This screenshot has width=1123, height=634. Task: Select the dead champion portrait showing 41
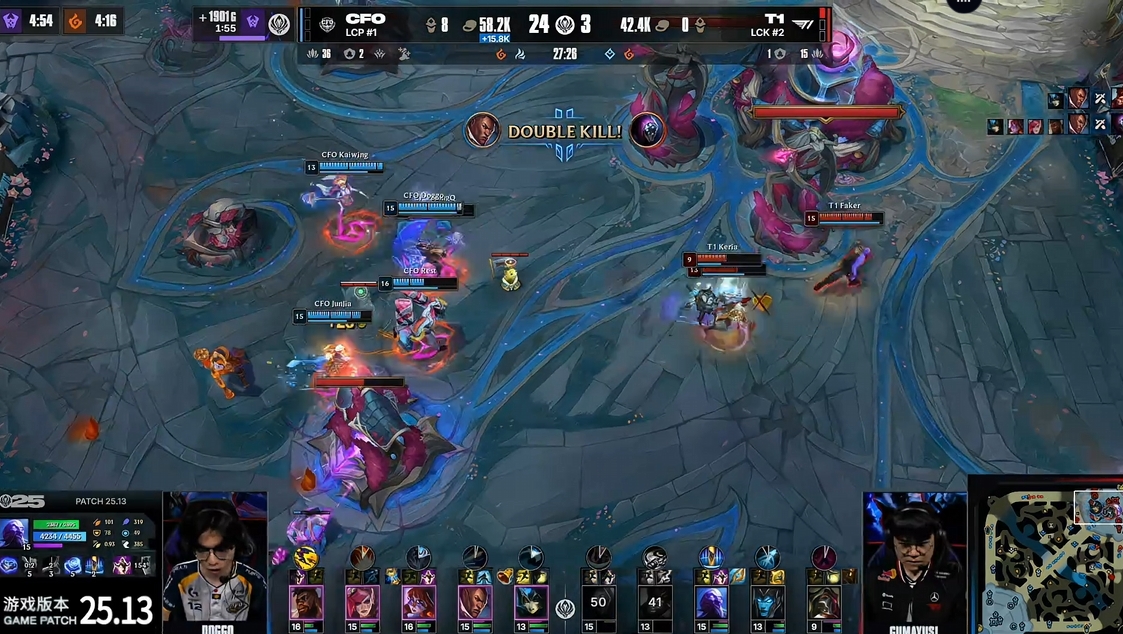pyautogui.click(x=655, y=602)
